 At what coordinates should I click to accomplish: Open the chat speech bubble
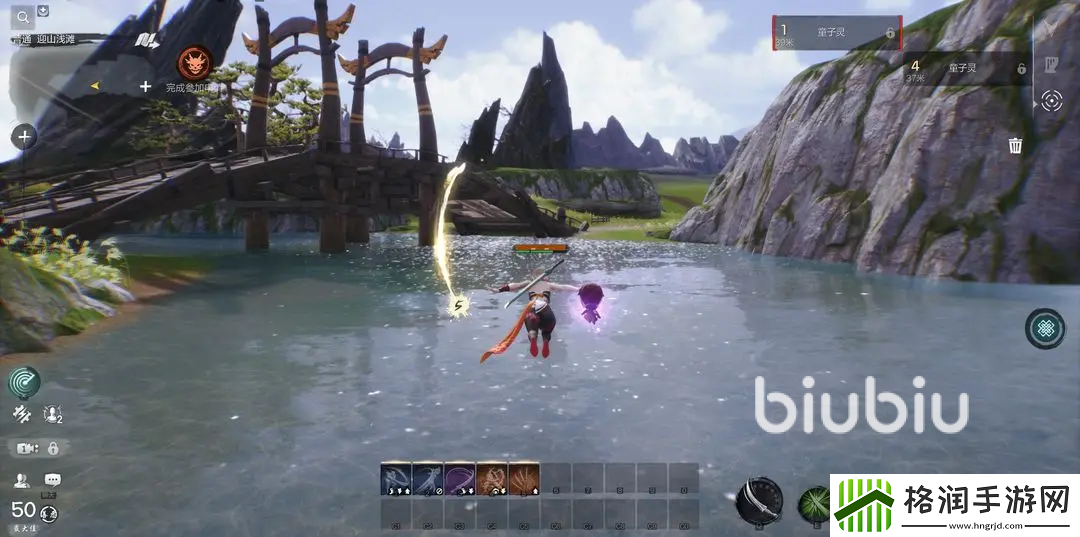tap(52, 481)
